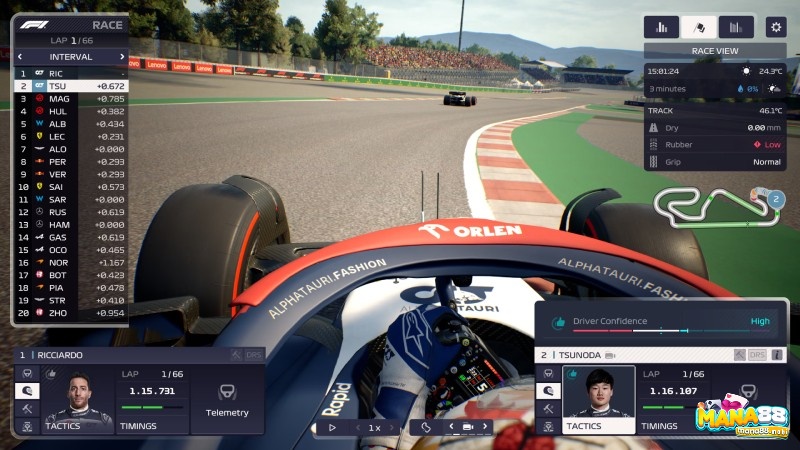Click the play button in speed controls
This screenshot has width=800, height=450.
333,427
